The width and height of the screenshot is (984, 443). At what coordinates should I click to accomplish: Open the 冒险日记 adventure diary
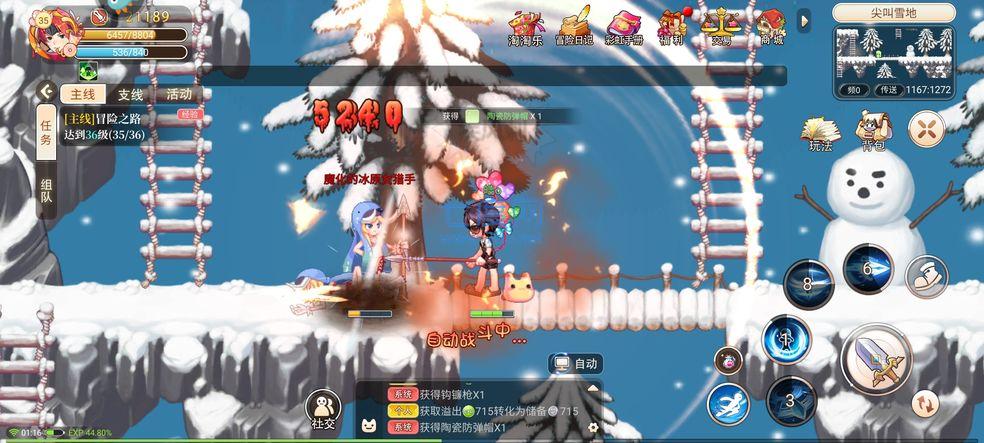[x=574, y=28]
